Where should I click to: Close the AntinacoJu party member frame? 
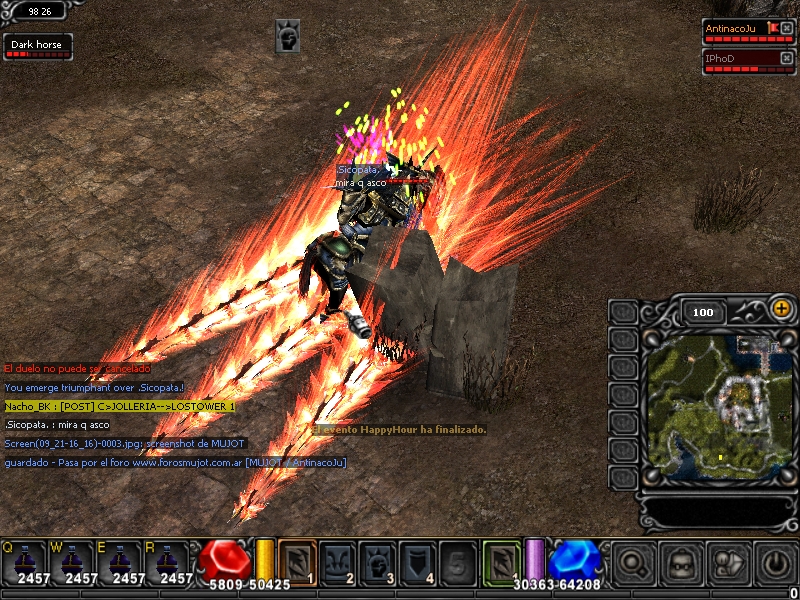[x=786, y=28]
